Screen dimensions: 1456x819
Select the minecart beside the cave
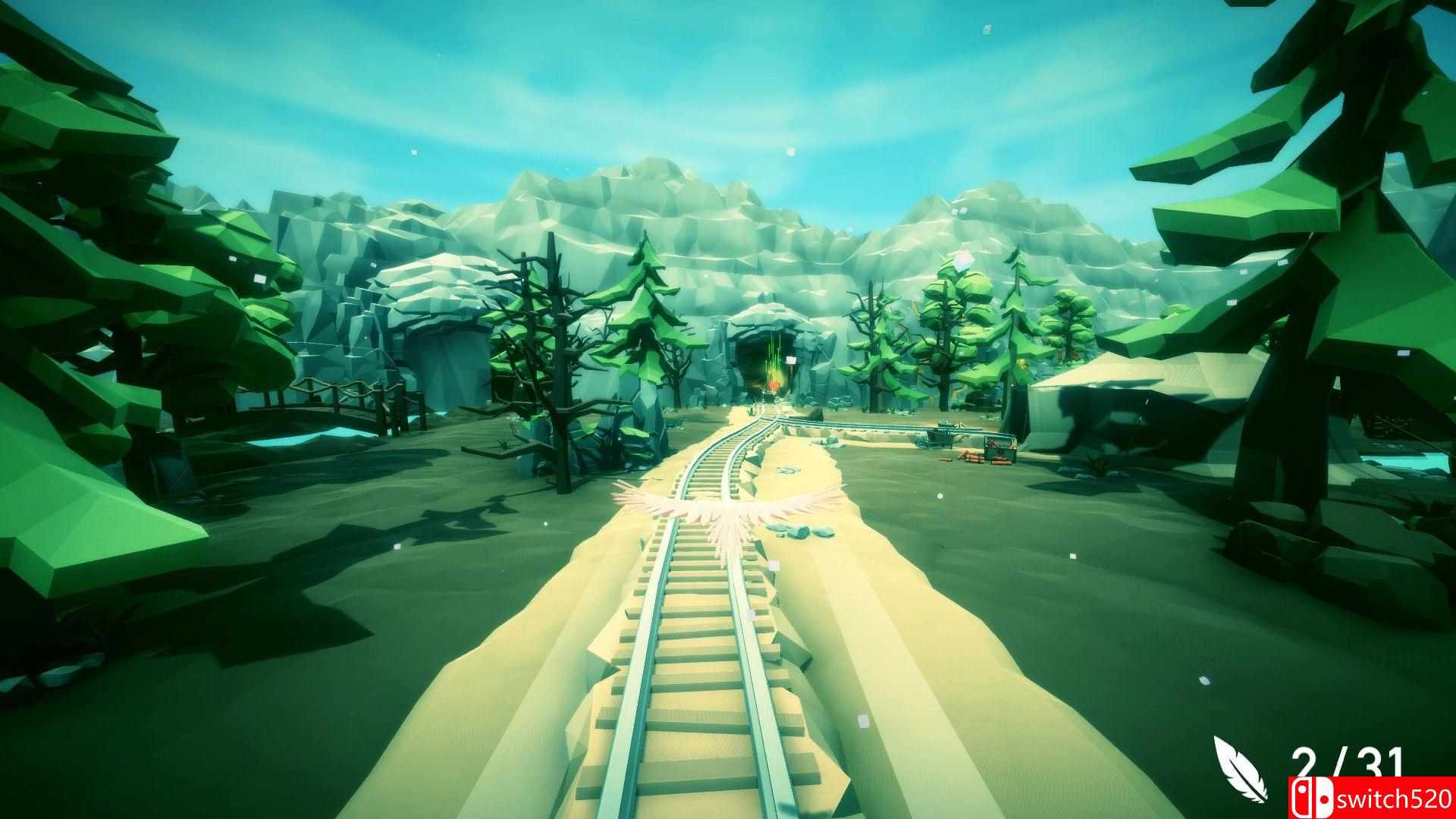939,438
